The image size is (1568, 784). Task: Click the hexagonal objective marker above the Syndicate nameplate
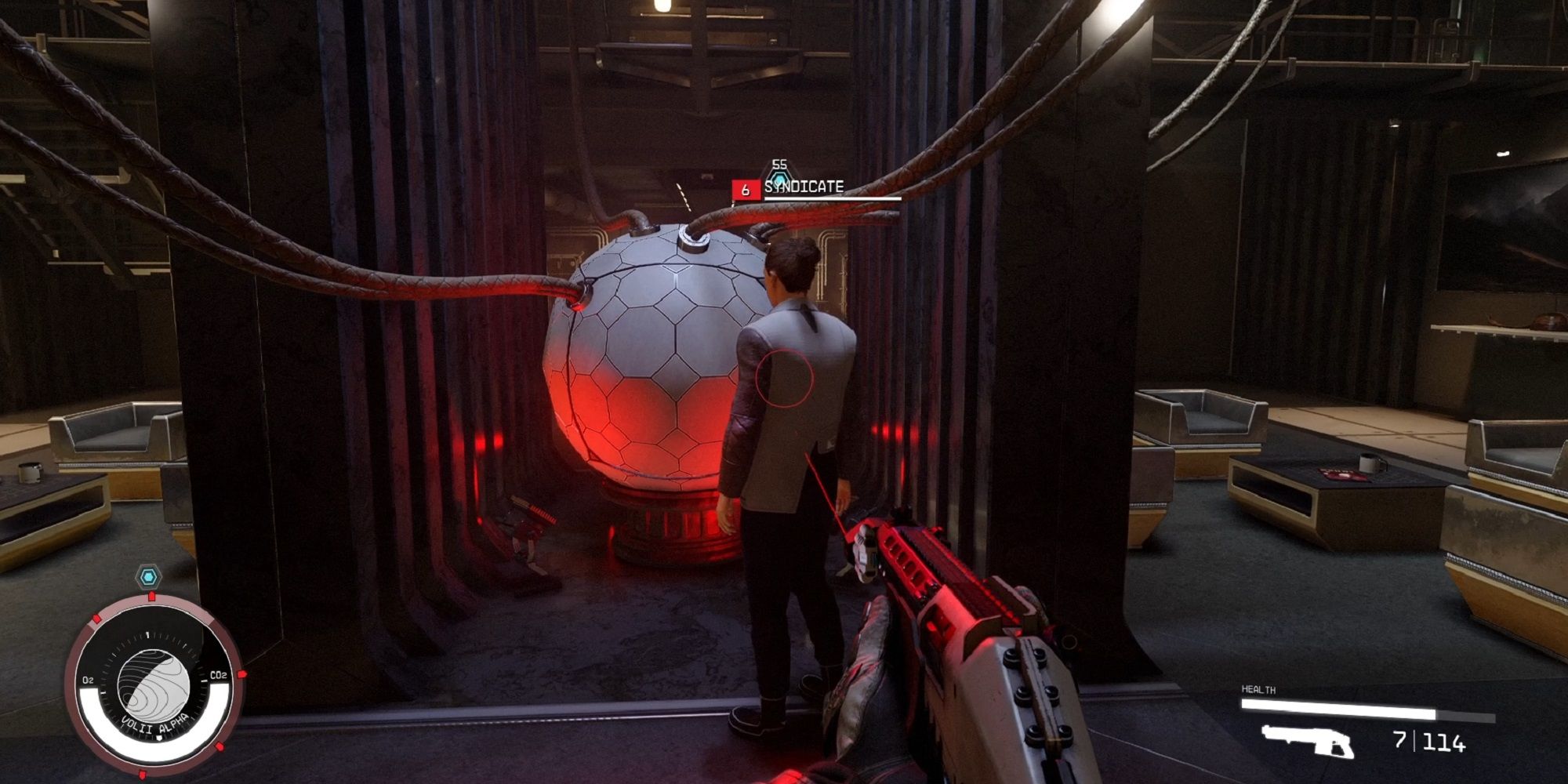780,180
